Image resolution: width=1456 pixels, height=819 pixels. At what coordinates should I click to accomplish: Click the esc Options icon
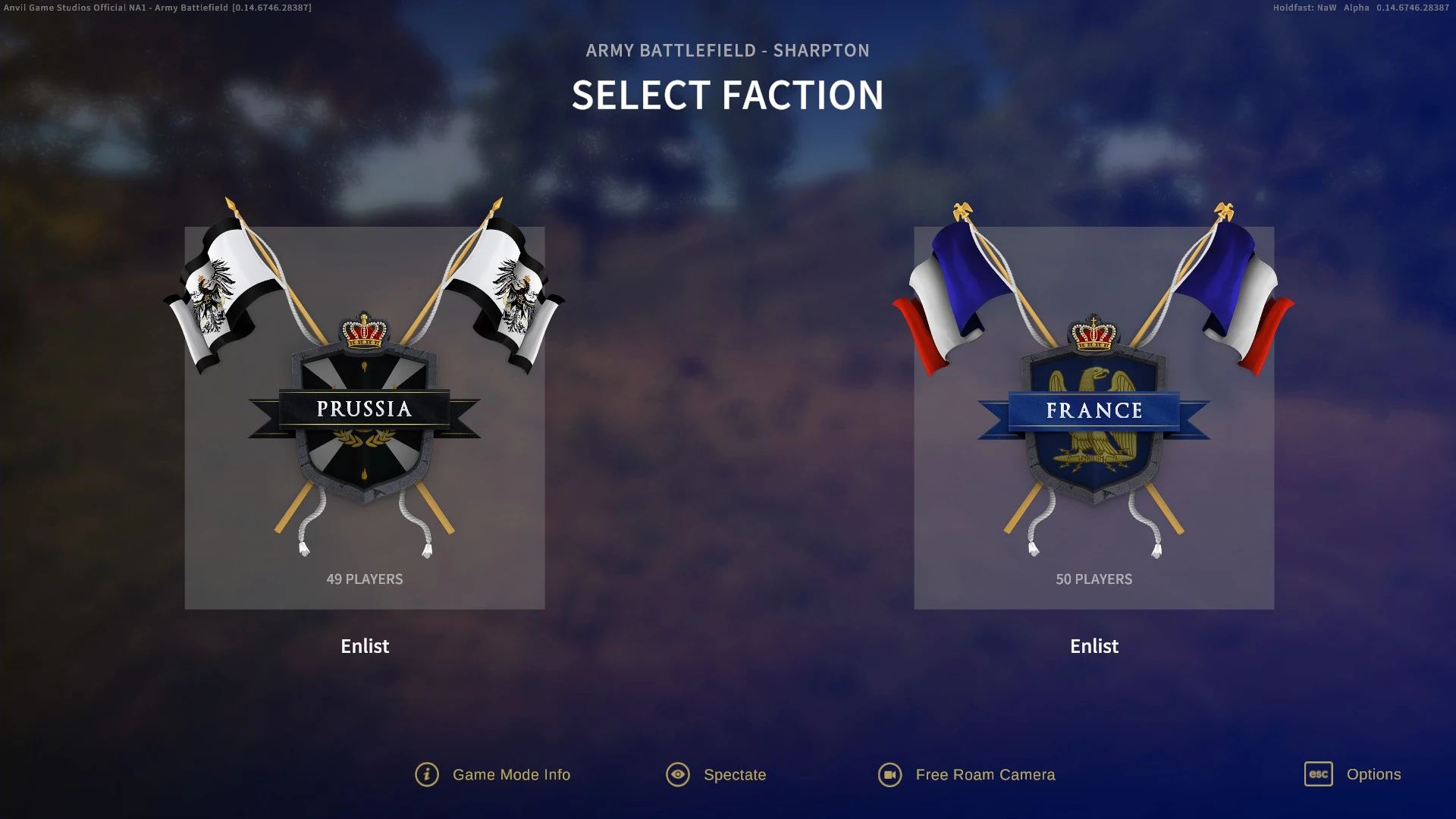click(x=1317, y=774)
